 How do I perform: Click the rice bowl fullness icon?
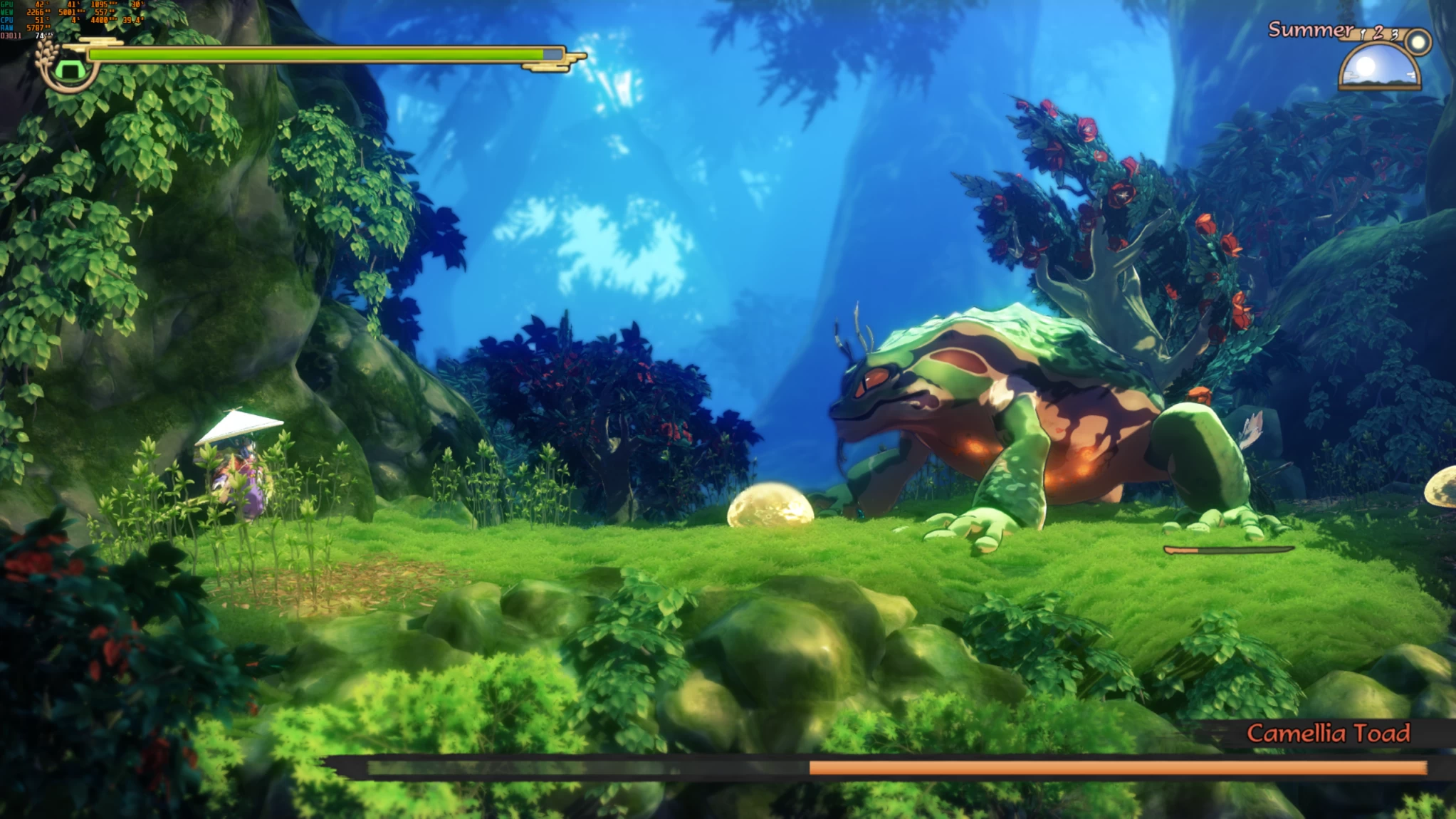(69, 71)
